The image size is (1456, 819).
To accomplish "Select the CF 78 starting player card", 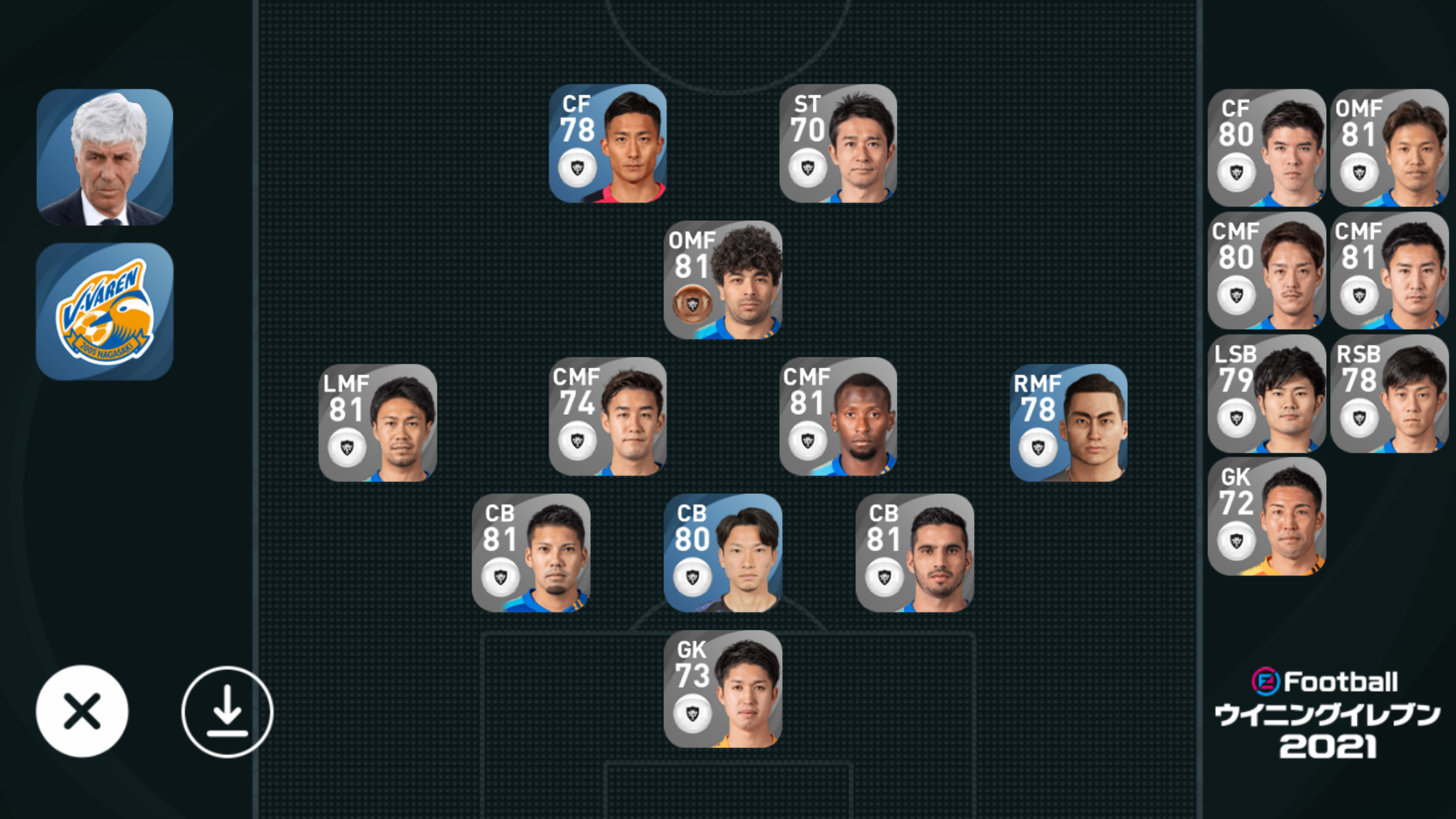I will (607, 143).
